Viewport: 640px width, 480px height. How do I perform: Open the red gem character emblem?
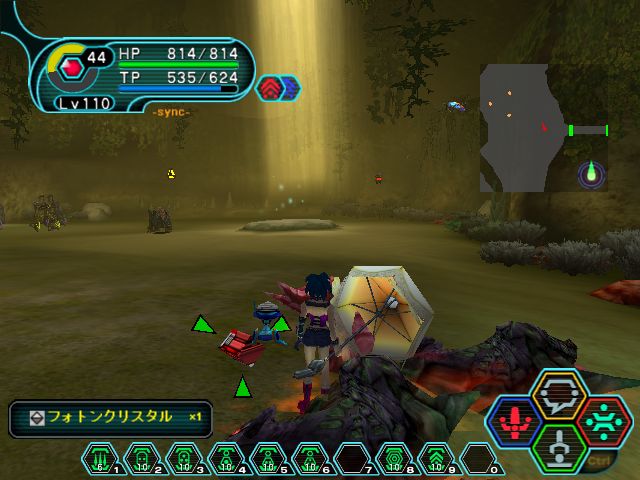tap(71, 69)
